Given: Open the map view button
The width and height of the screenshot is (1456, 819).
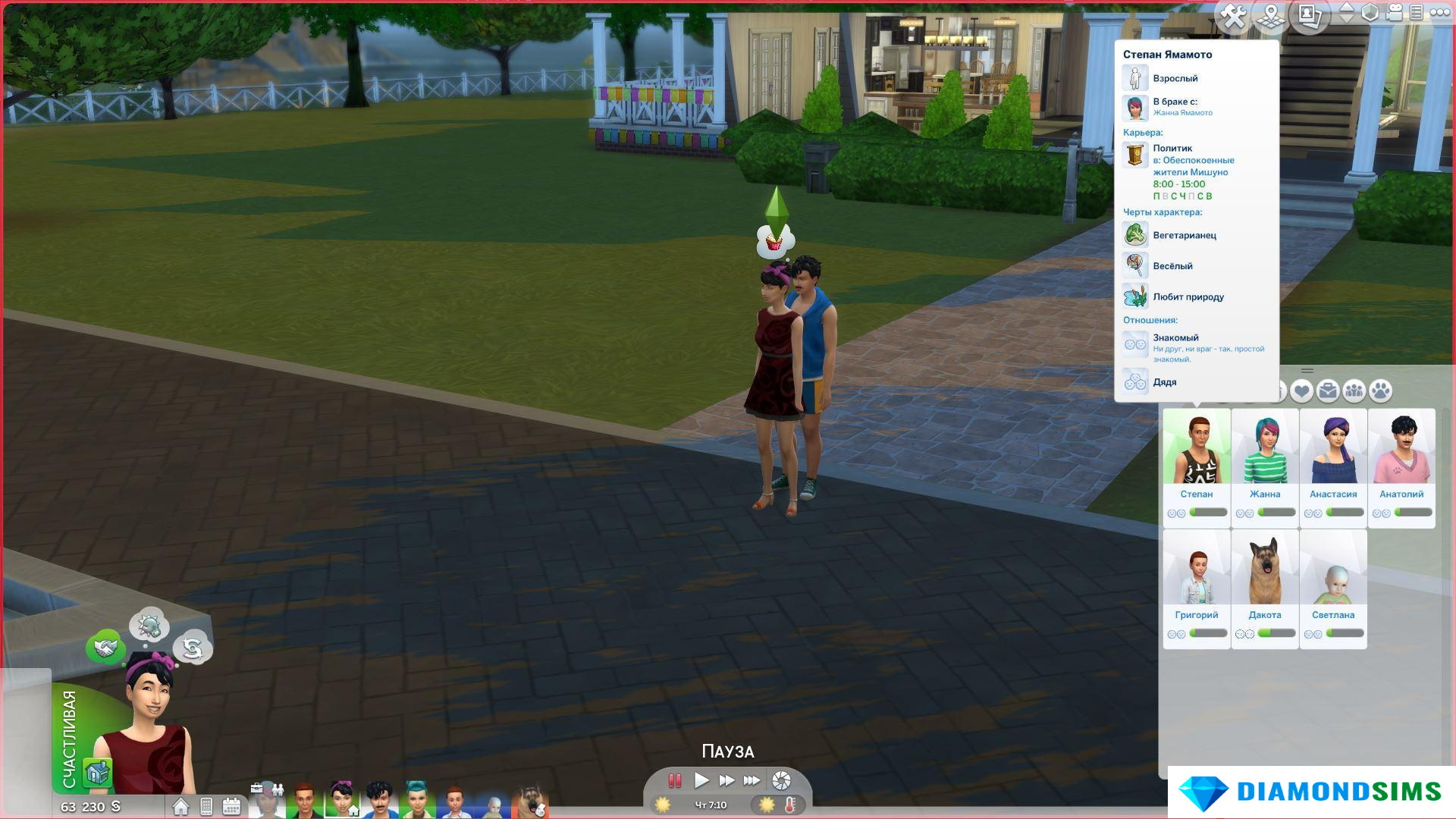Looking at the screenshot, I should point(1272,16).
